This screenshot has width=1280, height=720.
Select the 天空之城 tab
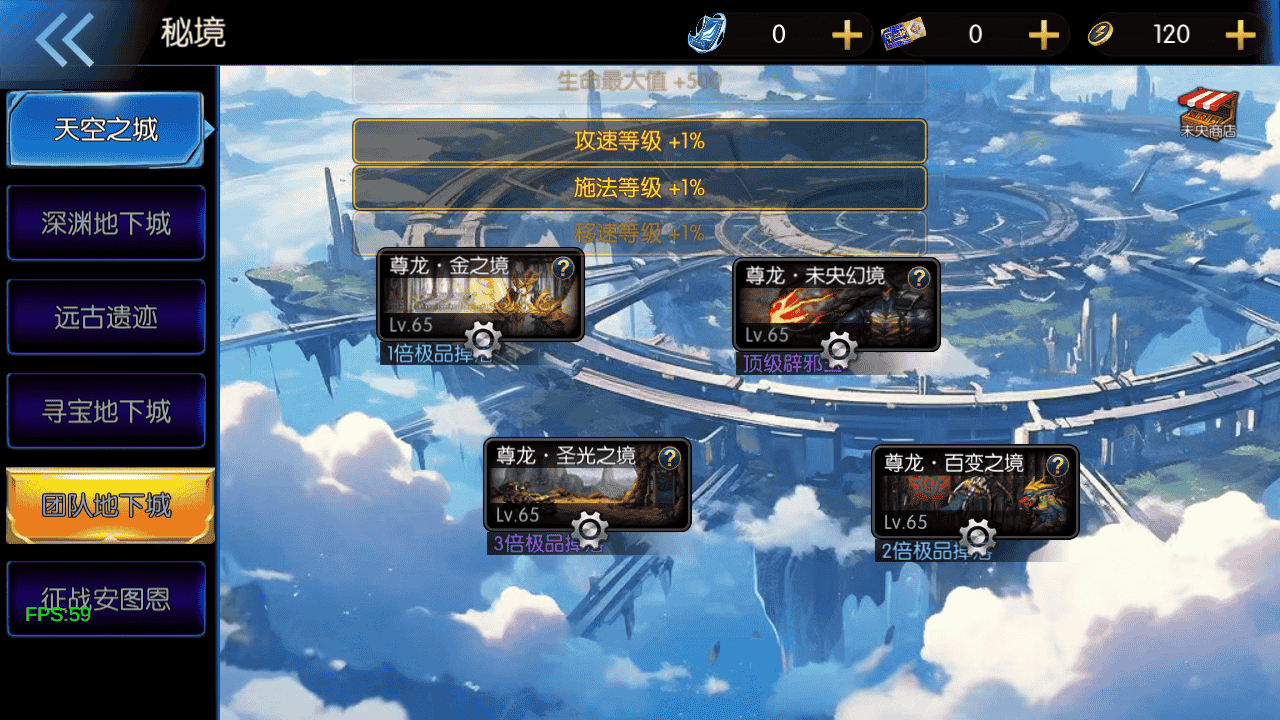(x=106, y=130)
